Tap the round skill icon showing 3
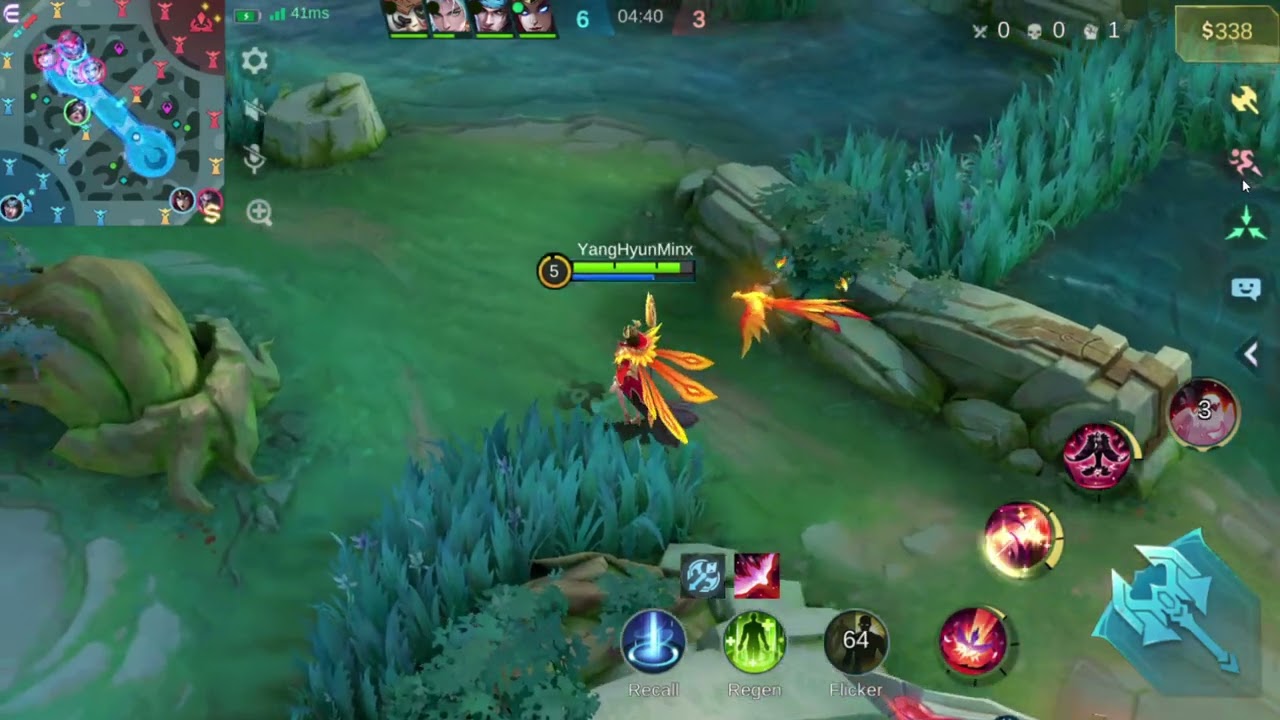 tap(1204, 411)
